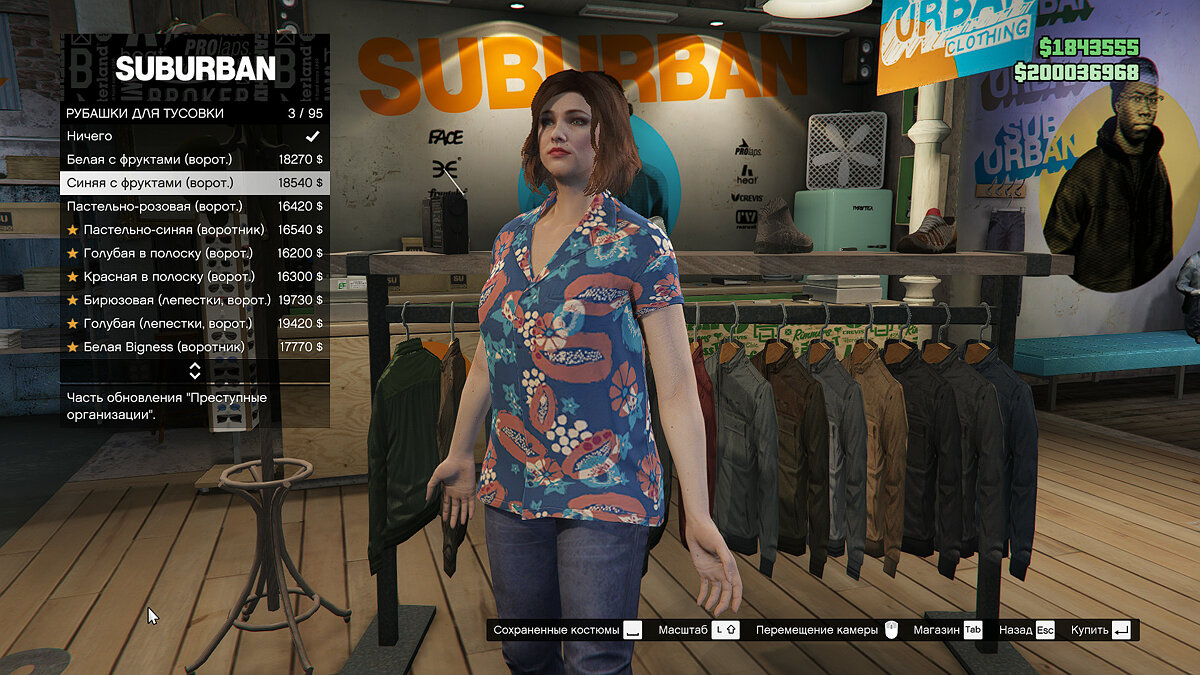Select the "Ничего" menu entry
The width and height of the screenshot is (1200, 675).
[x=195, y=136]
